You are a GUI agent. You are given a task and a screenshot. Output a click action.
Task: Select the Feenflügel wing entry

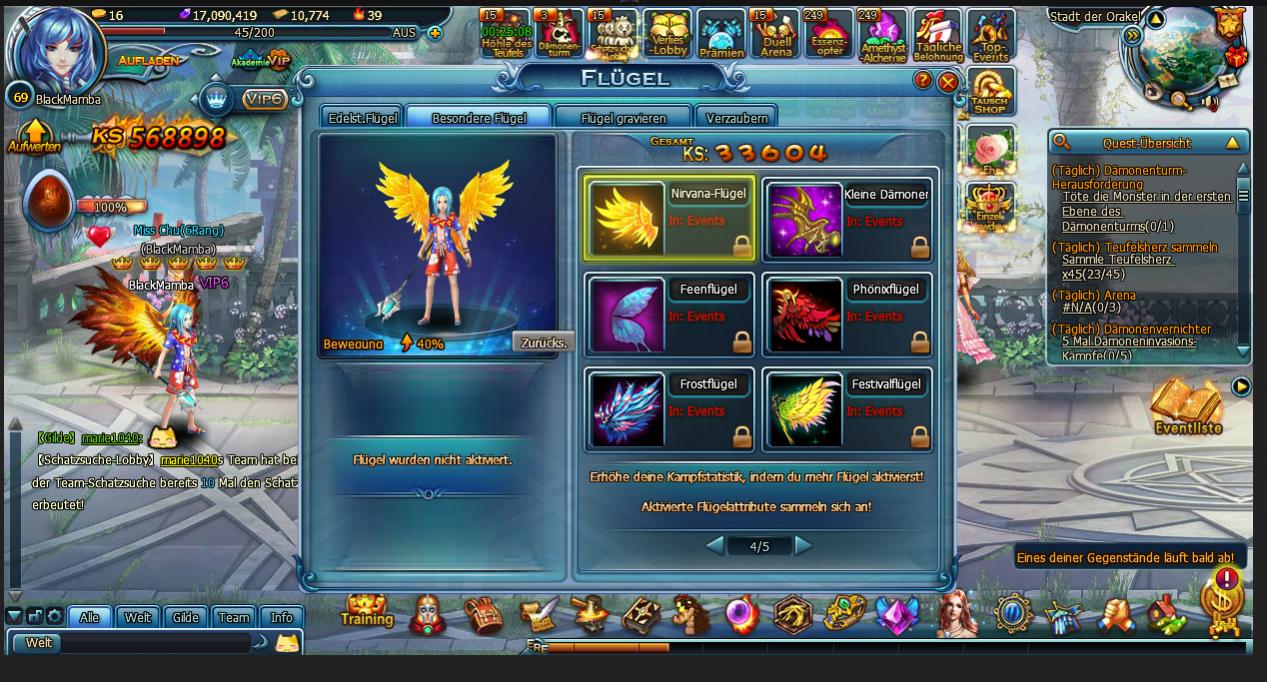669,314
